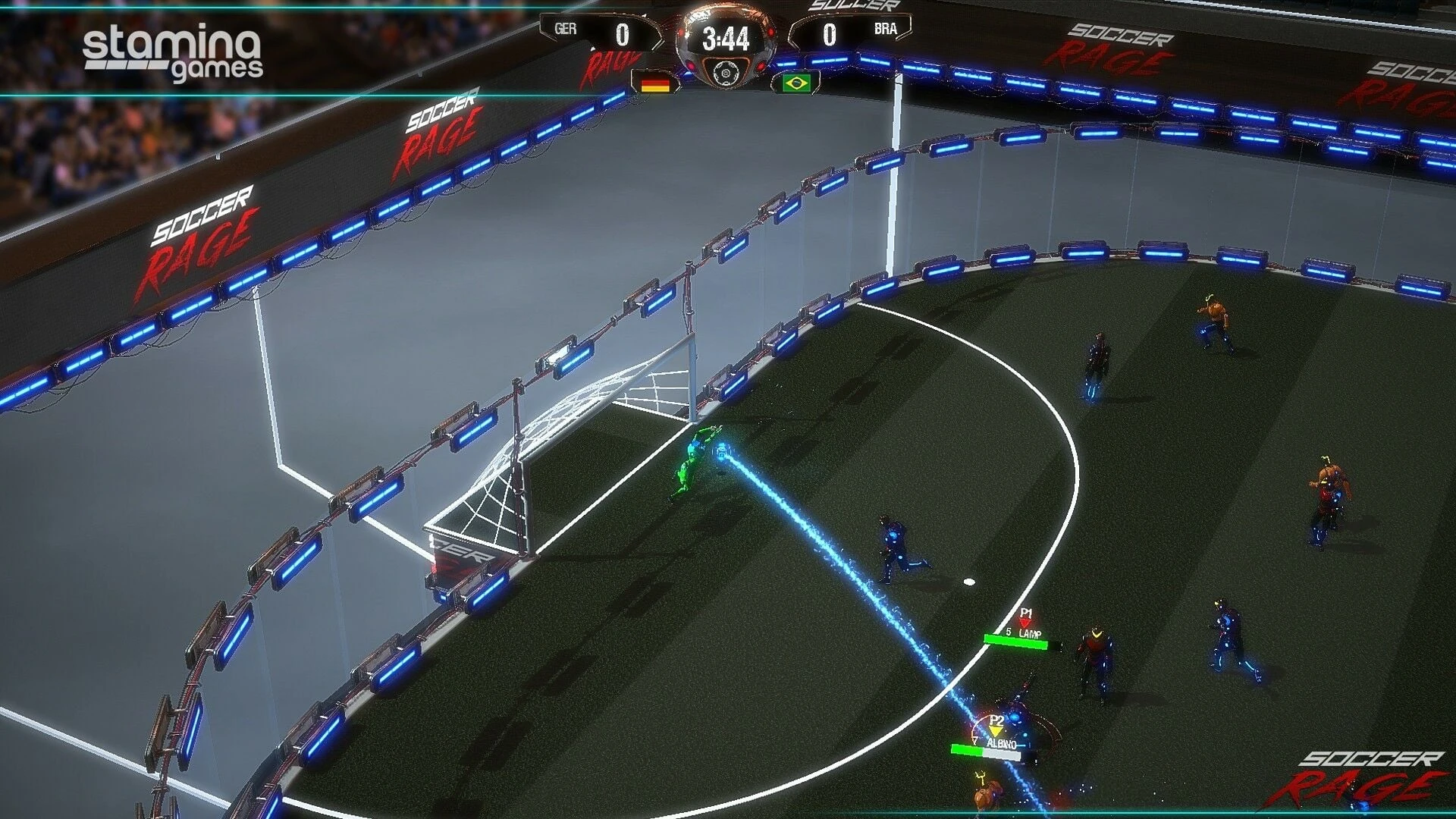Click the Brazilian flag icon
This screenshot has width=1456, height=819.
click(x=795, y=83)
